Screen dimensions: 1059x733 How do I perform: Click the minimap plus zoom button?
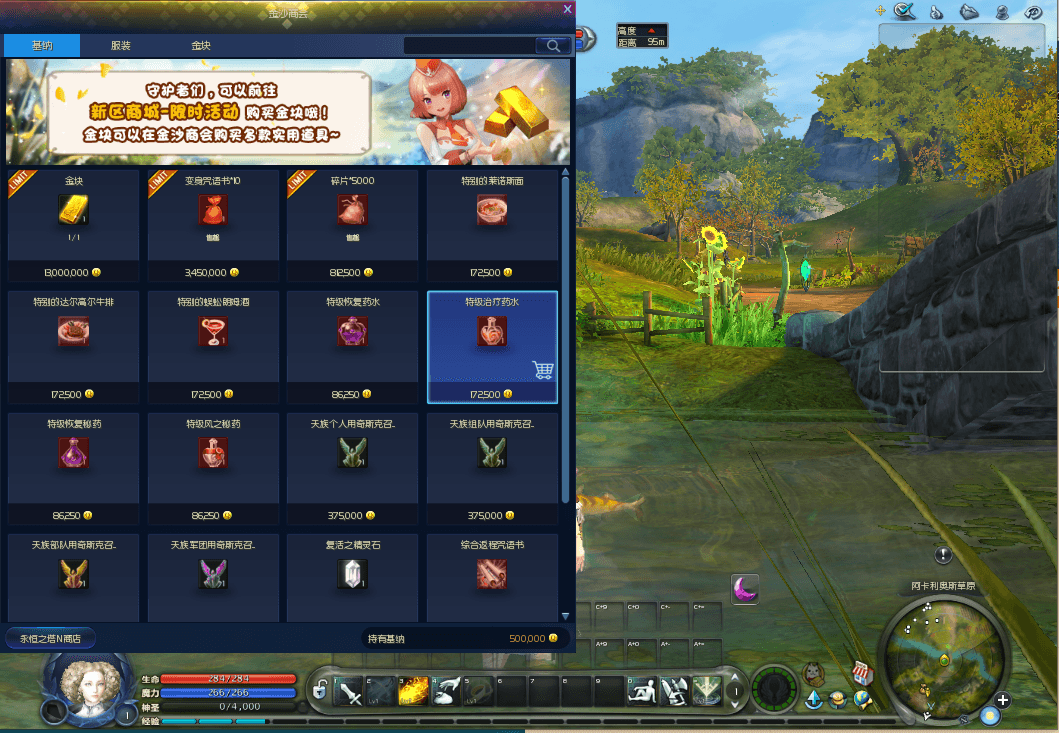coord(1002,700)
